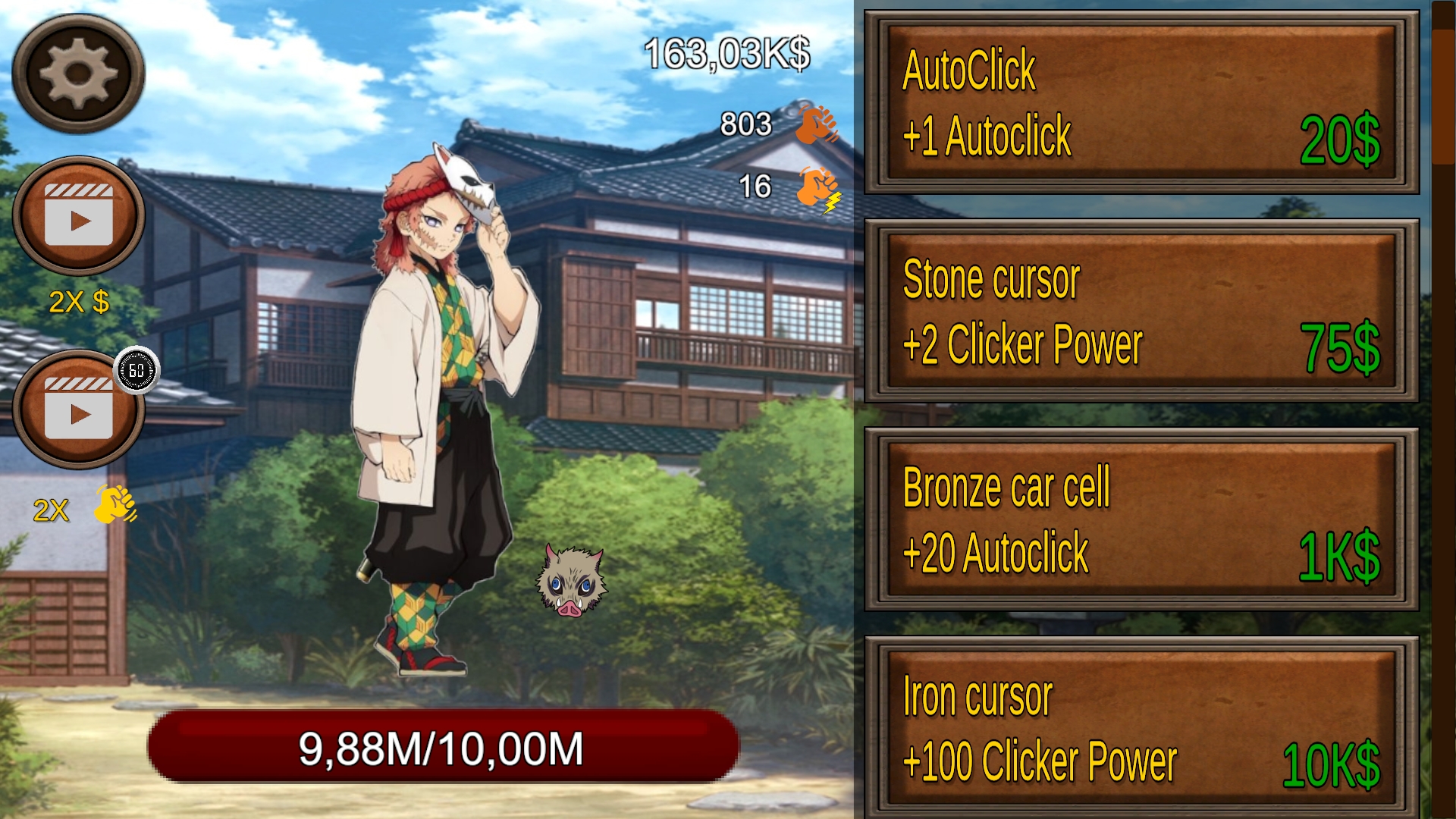
Task: Click the timer badge on the ad button
Action: point(136,372)
